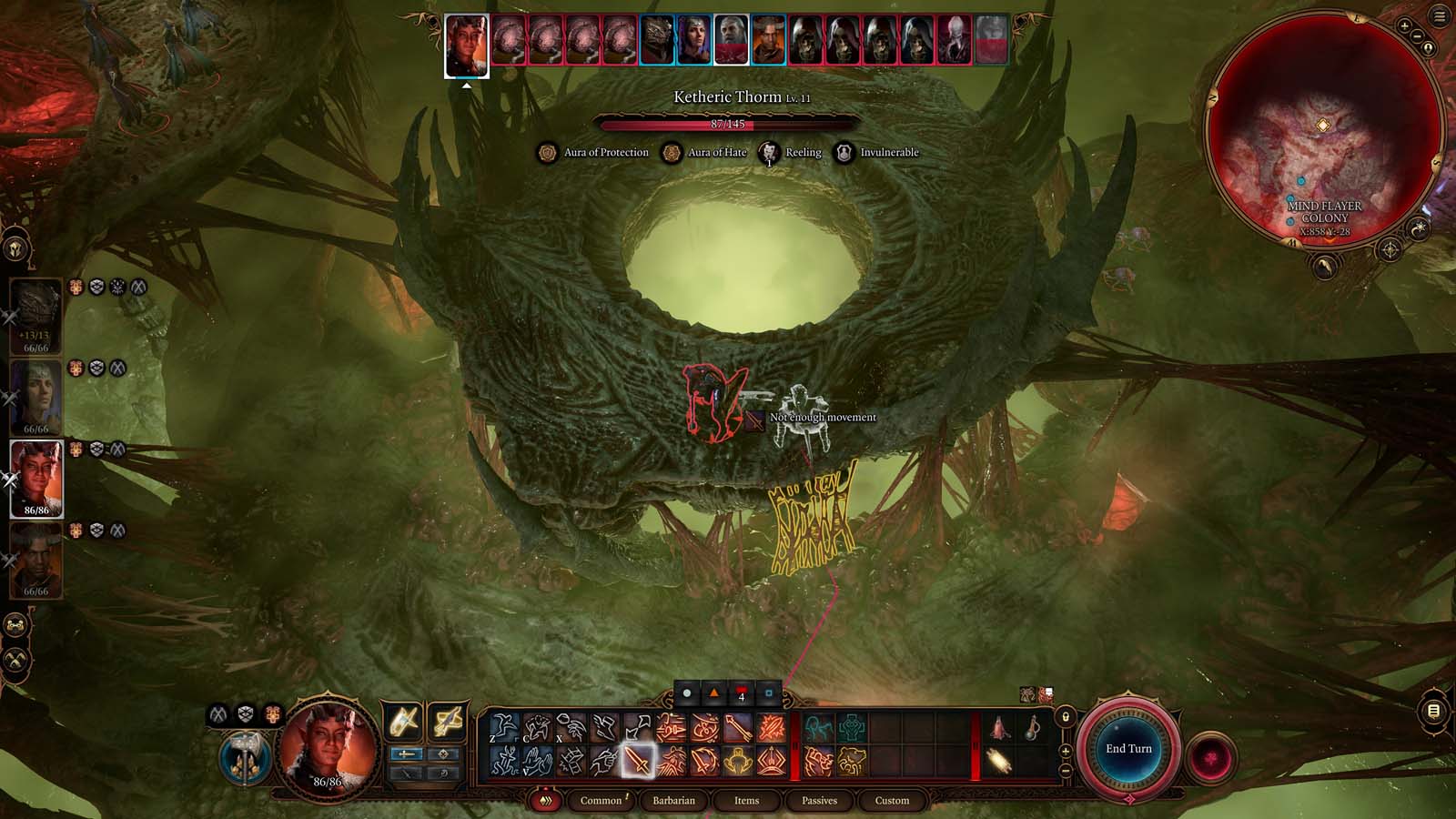This screenshot has height=819, width=1456.
Task: Open the flyout arrows beside the Common tab
Action: [547, 800]
